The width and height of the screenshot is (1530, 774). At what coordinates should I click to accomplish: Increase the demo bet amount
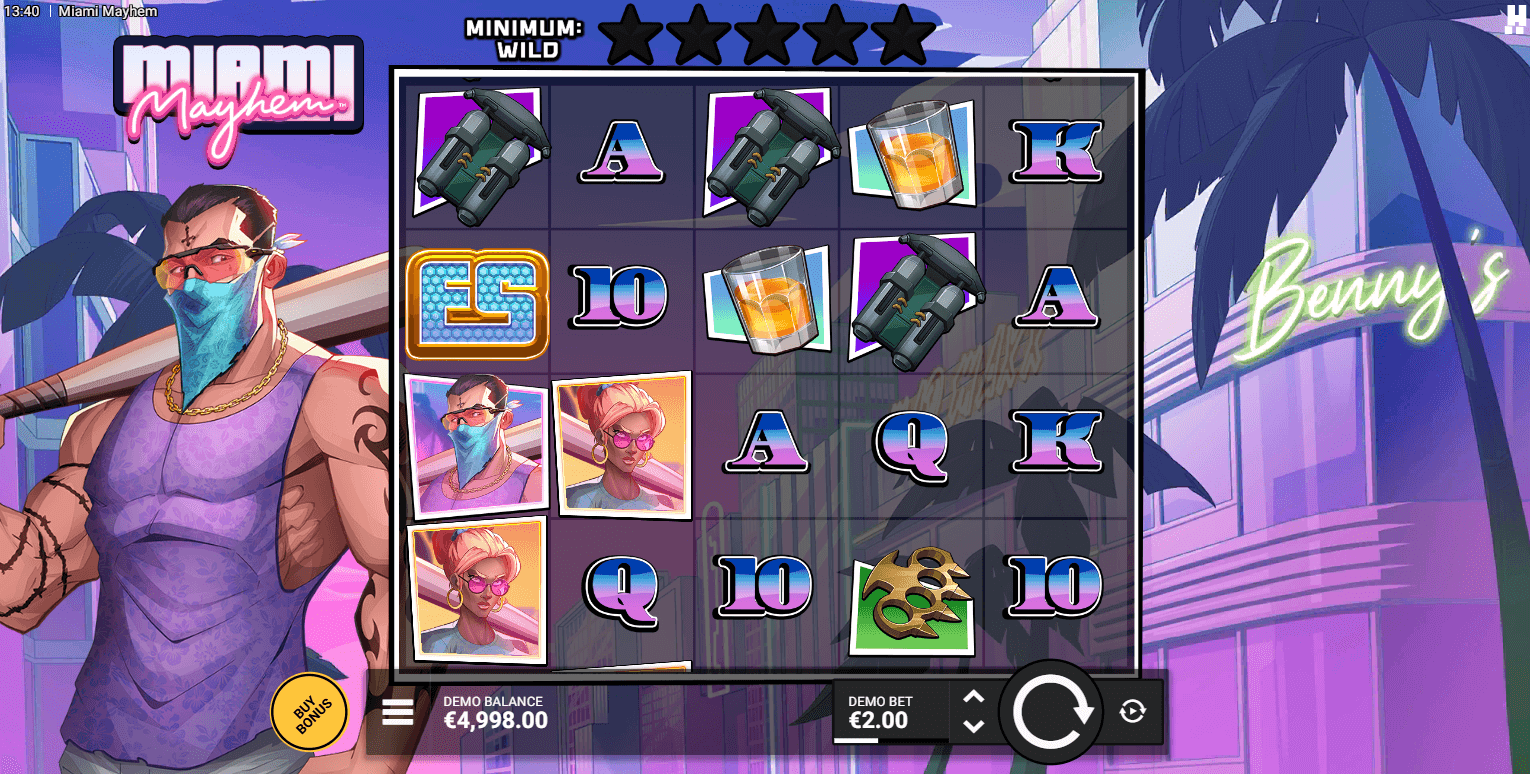coord(974,697)
